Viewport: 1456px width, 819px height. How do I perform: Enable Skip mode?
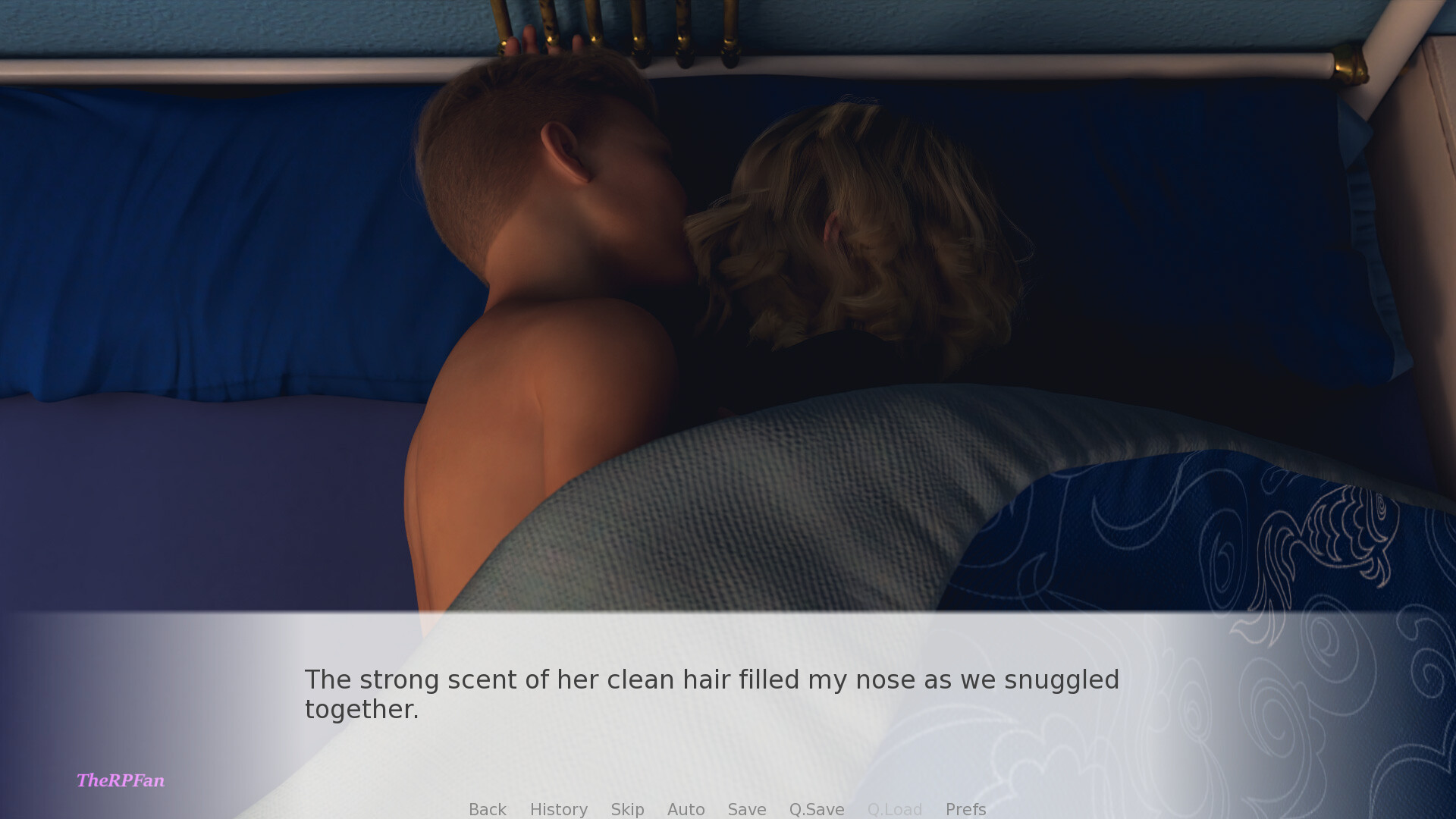[x=626, y=809]
